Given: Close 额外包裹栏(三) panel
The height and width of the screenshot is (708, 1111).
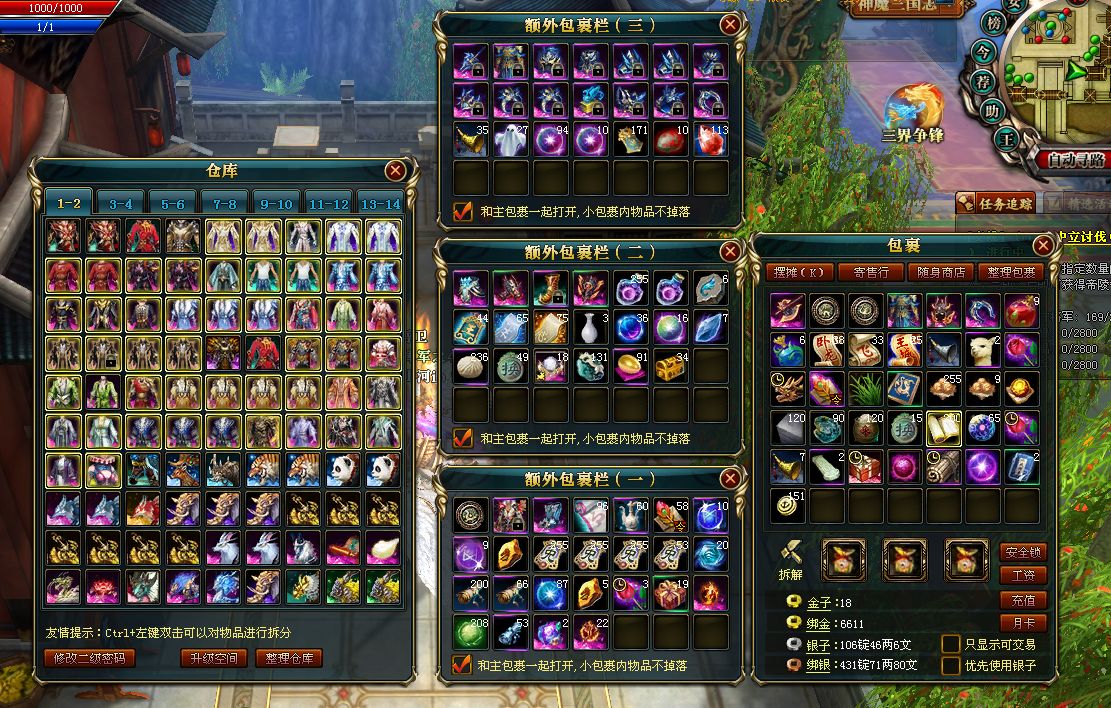Looking at the screenshot, I should [x=731, y=24].
